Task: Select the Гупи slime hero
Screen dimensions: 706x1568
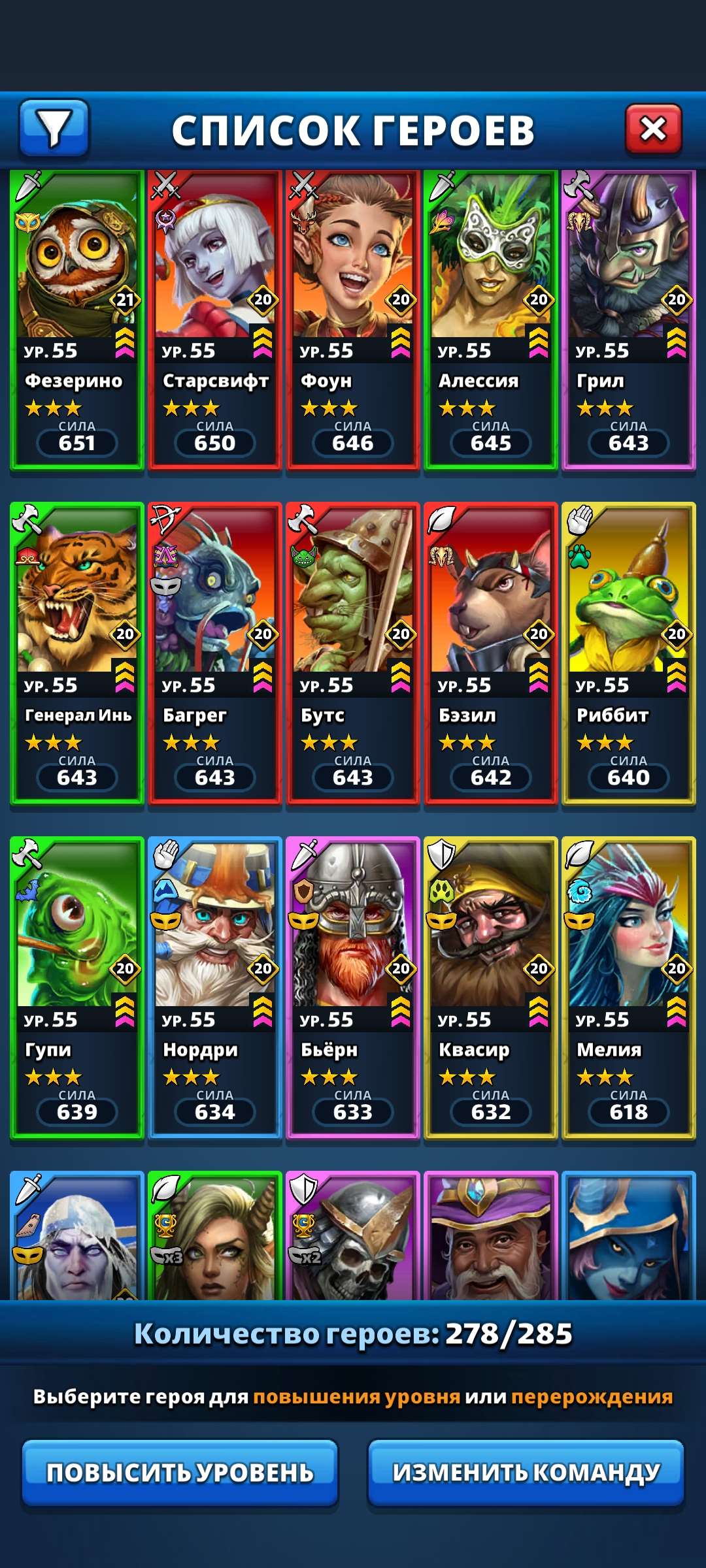Action: pos(77,988)
